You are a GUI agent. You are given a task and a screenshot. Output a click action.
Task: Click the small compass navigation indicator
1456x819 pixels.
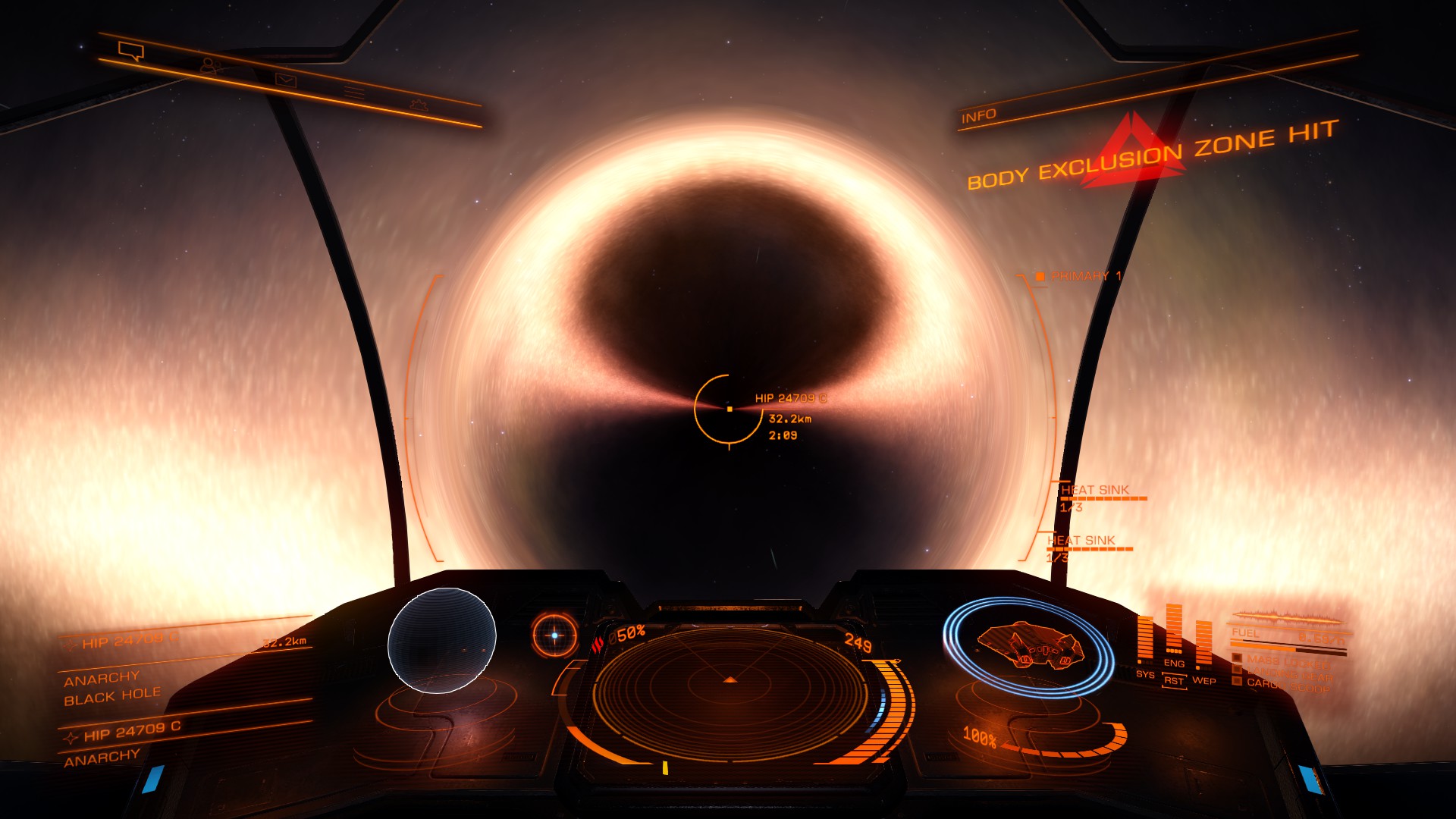coord(554,635)
